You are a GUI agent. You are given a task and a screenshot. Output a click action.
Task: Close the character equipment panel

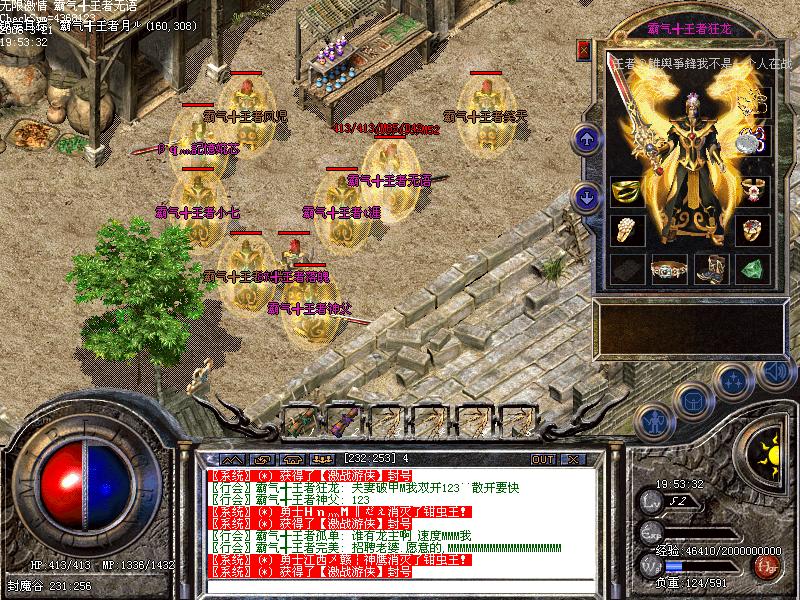(584, 49)
